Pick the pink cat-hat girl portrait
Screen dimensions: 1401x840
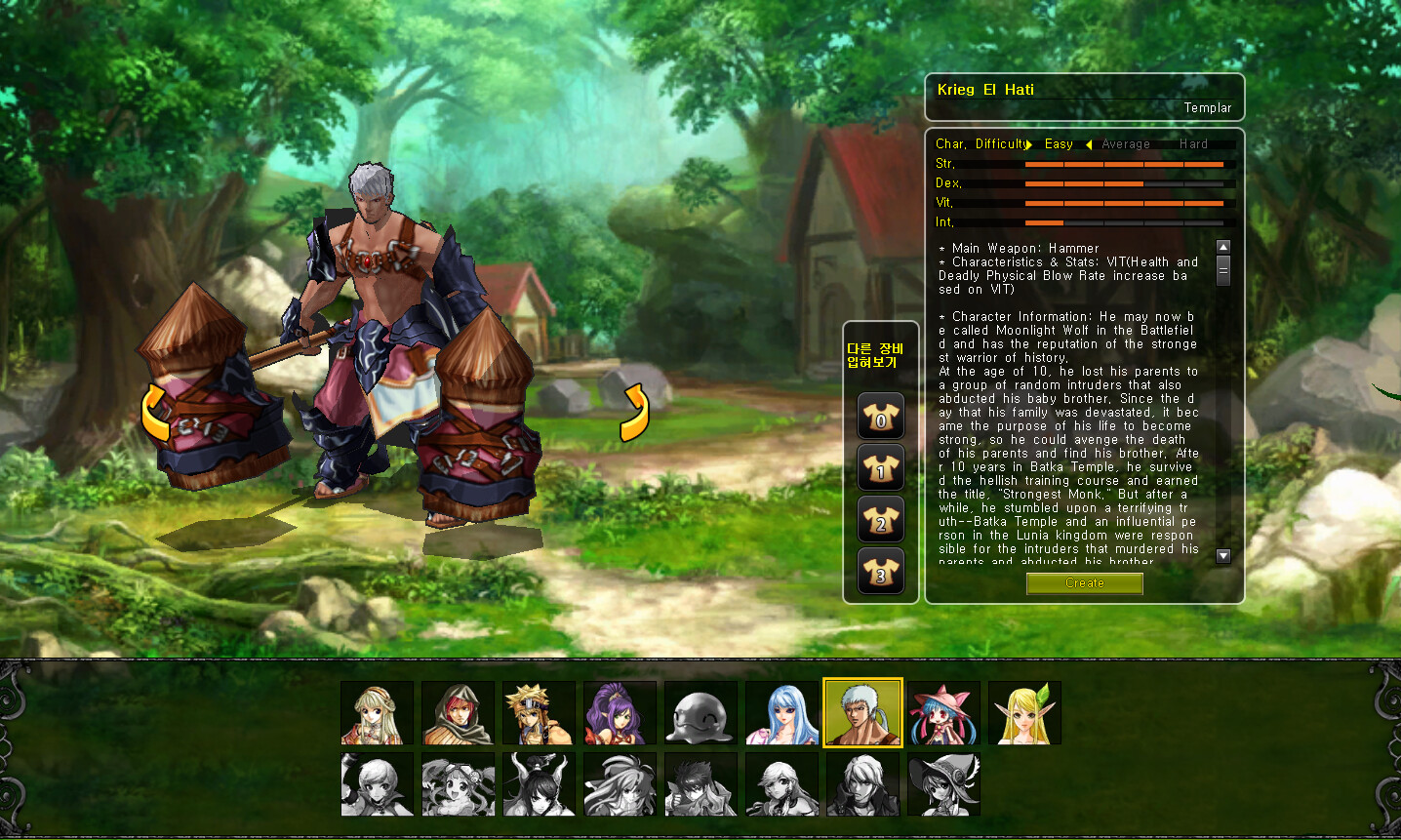[x=943, y=713]
